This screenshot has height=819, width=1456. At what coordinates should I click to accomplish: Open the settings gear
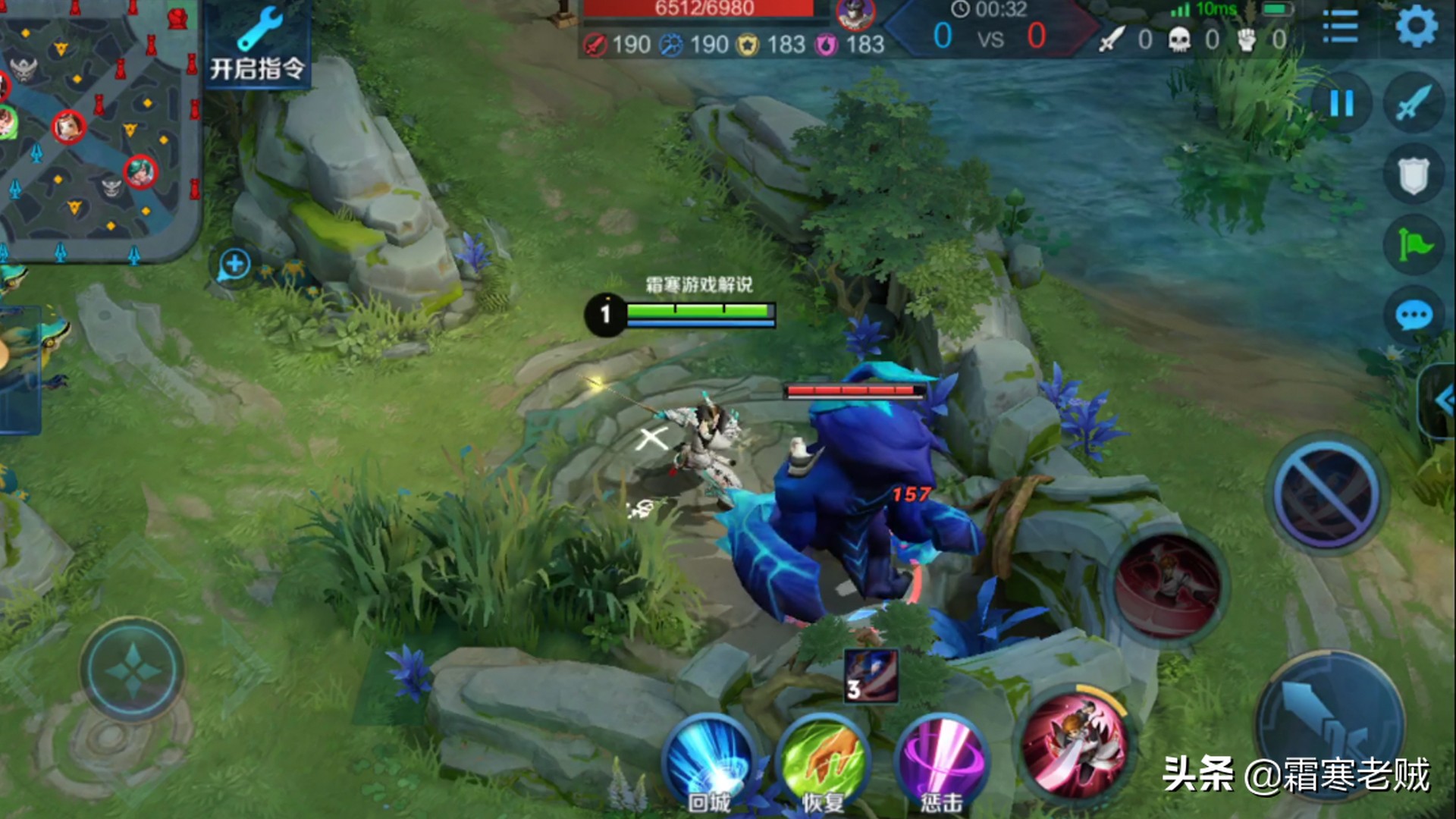tap(1416, 27)
